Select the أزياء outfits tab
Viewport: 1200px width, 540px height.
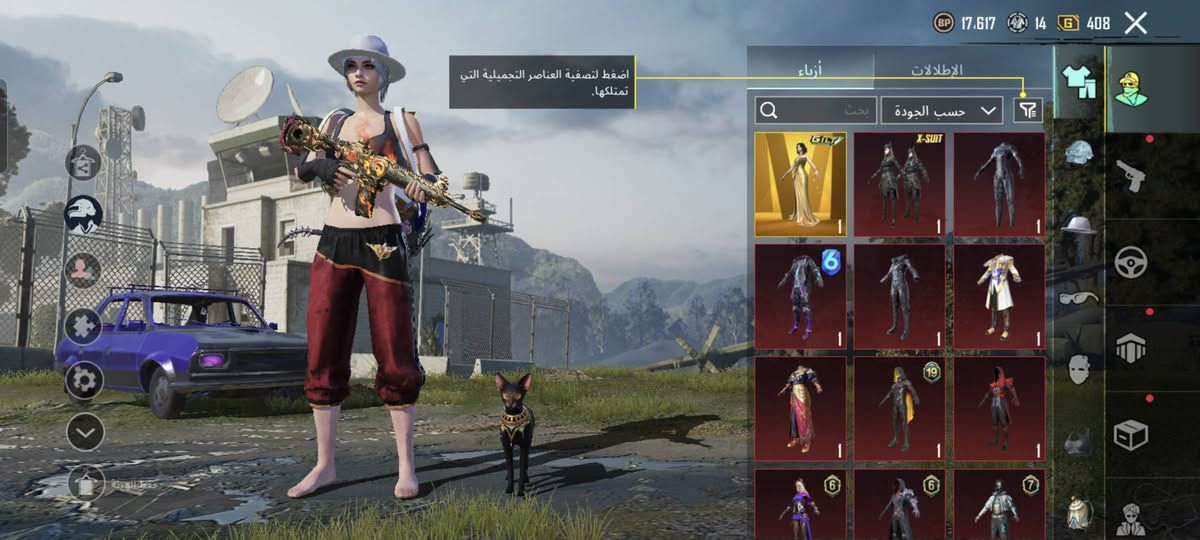(810, 70)
